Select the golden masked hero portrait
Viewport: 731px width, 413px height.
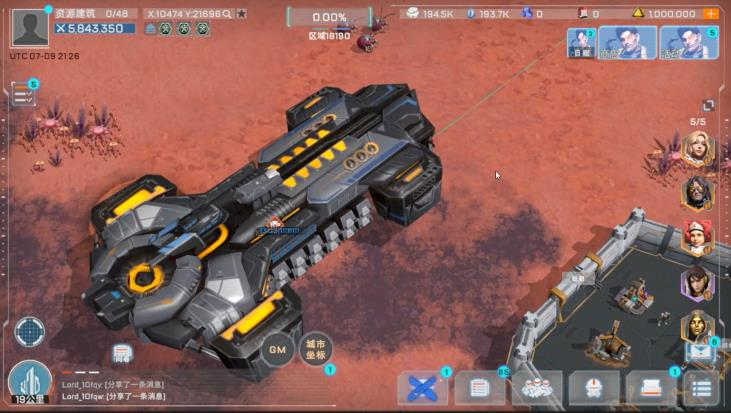[x=696, y=326]
